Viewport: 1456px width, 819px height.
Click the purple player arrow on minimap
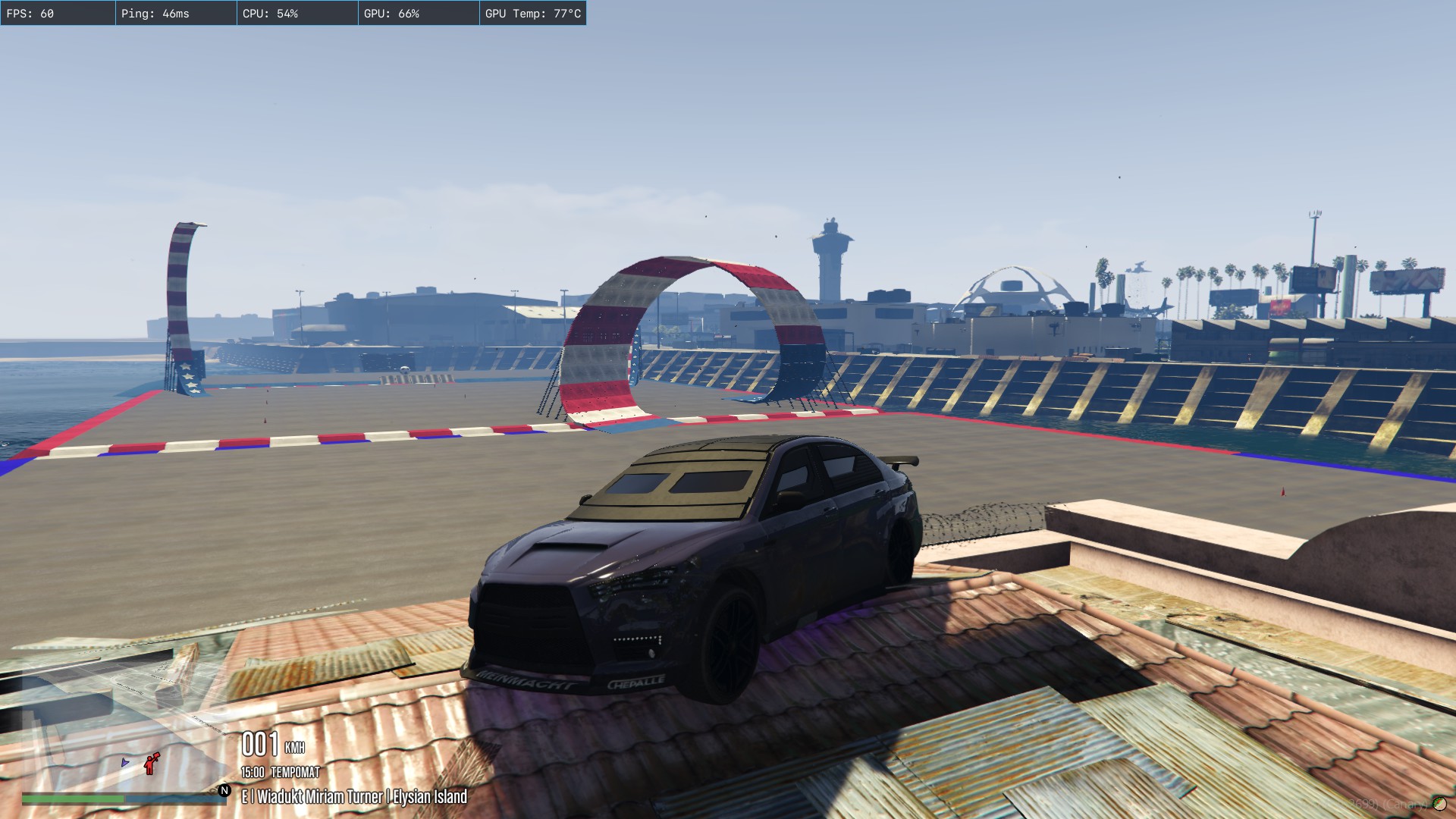(125, 762)
